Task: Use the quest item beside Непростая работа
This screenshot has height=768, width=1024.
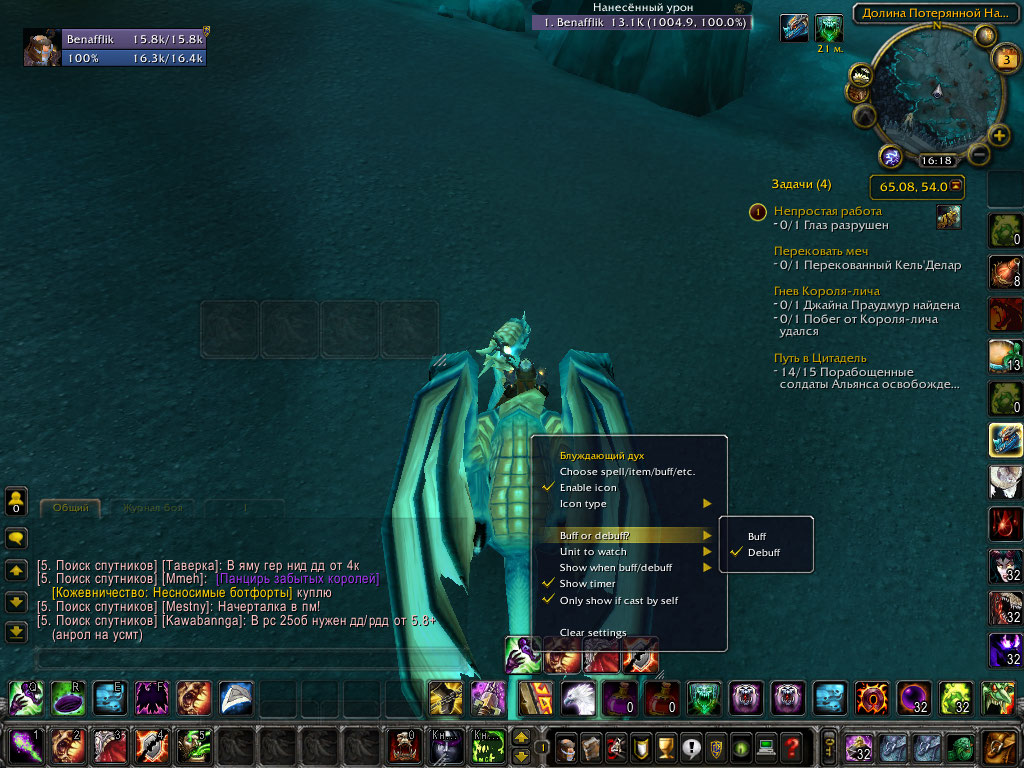Action: pos(948,216)
